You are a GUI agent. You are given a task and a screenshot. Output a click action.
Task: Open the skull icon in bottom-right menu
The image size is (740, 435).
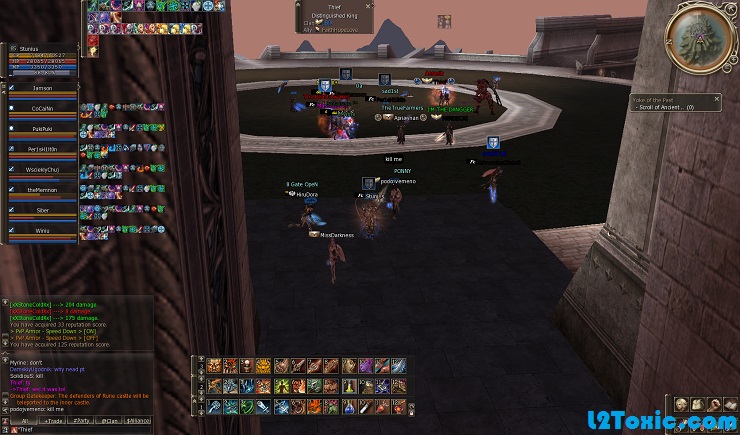click(x=681, y=404)
